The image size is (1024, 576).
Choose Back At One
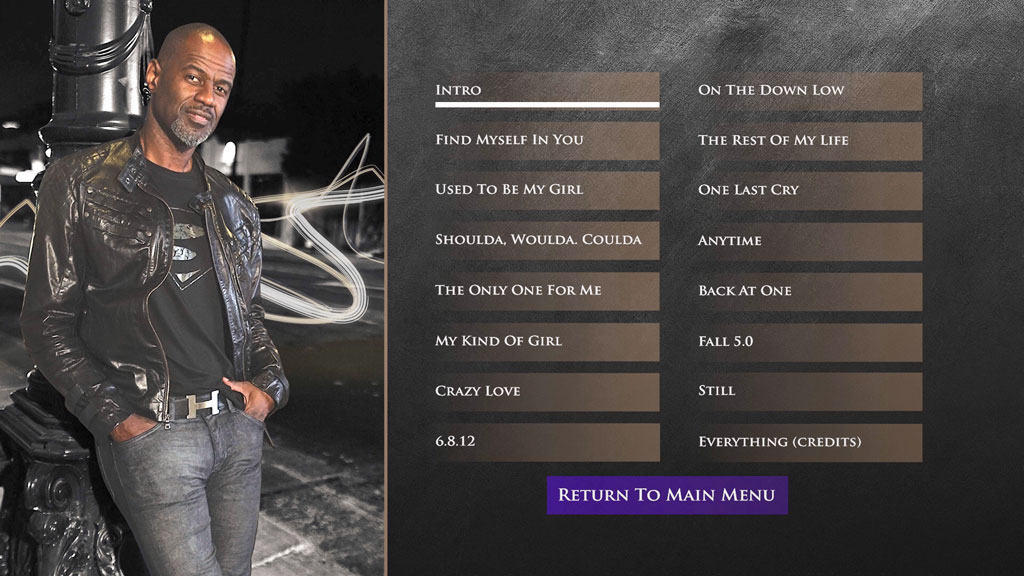tap(808, 291)
